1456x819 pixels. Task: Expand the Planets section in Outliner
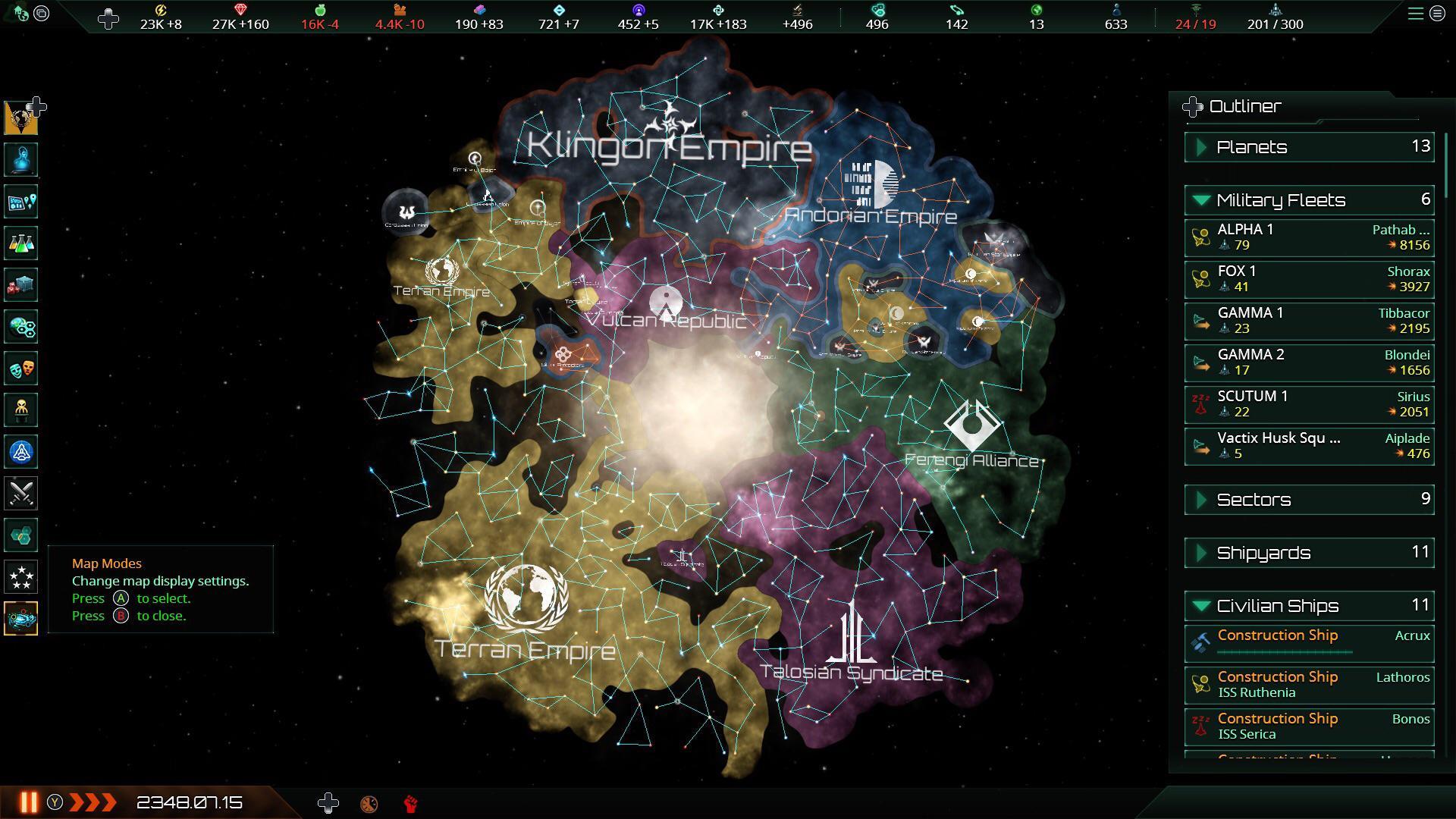(1201, 147)
